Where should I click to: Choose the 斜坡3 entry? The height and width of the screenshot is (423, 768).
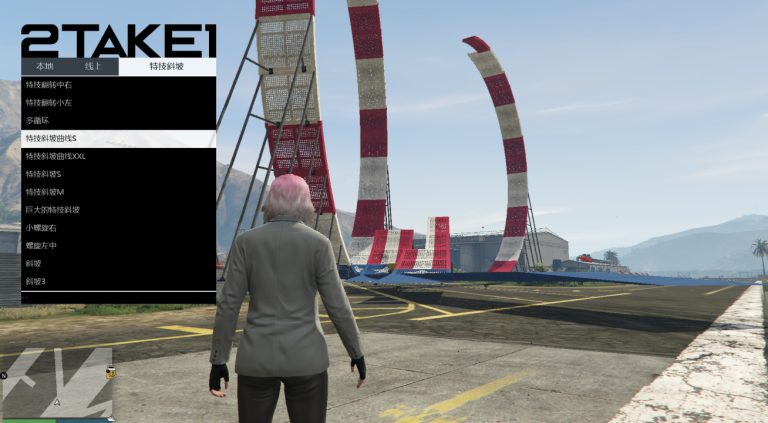[118, 282]
